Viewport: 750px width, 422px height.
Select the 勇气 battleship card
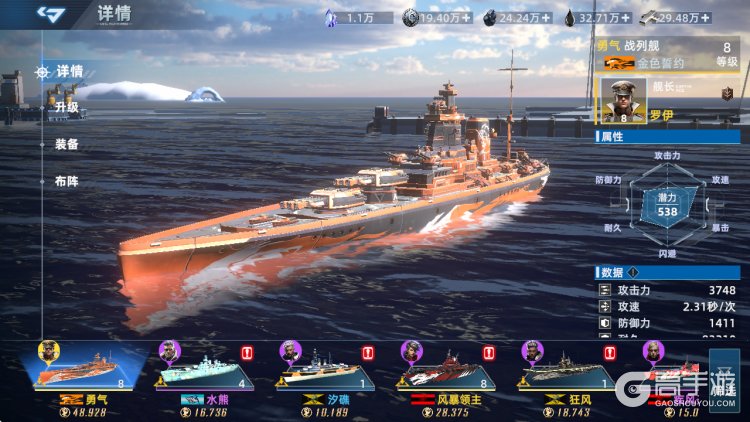[x=85, y=370]
